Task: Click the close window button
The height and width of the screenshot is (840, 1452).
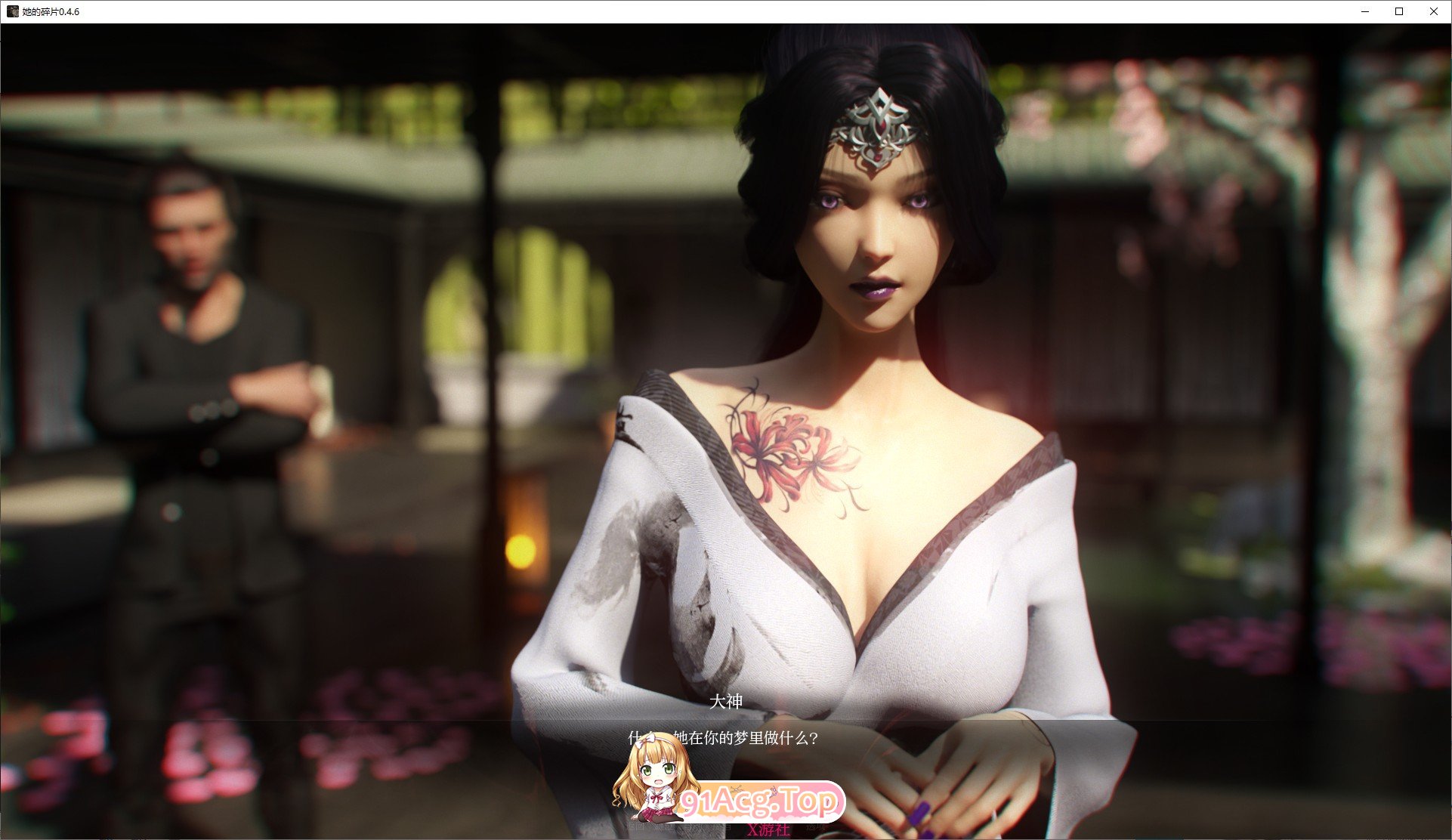Action: pos(1433,11)
